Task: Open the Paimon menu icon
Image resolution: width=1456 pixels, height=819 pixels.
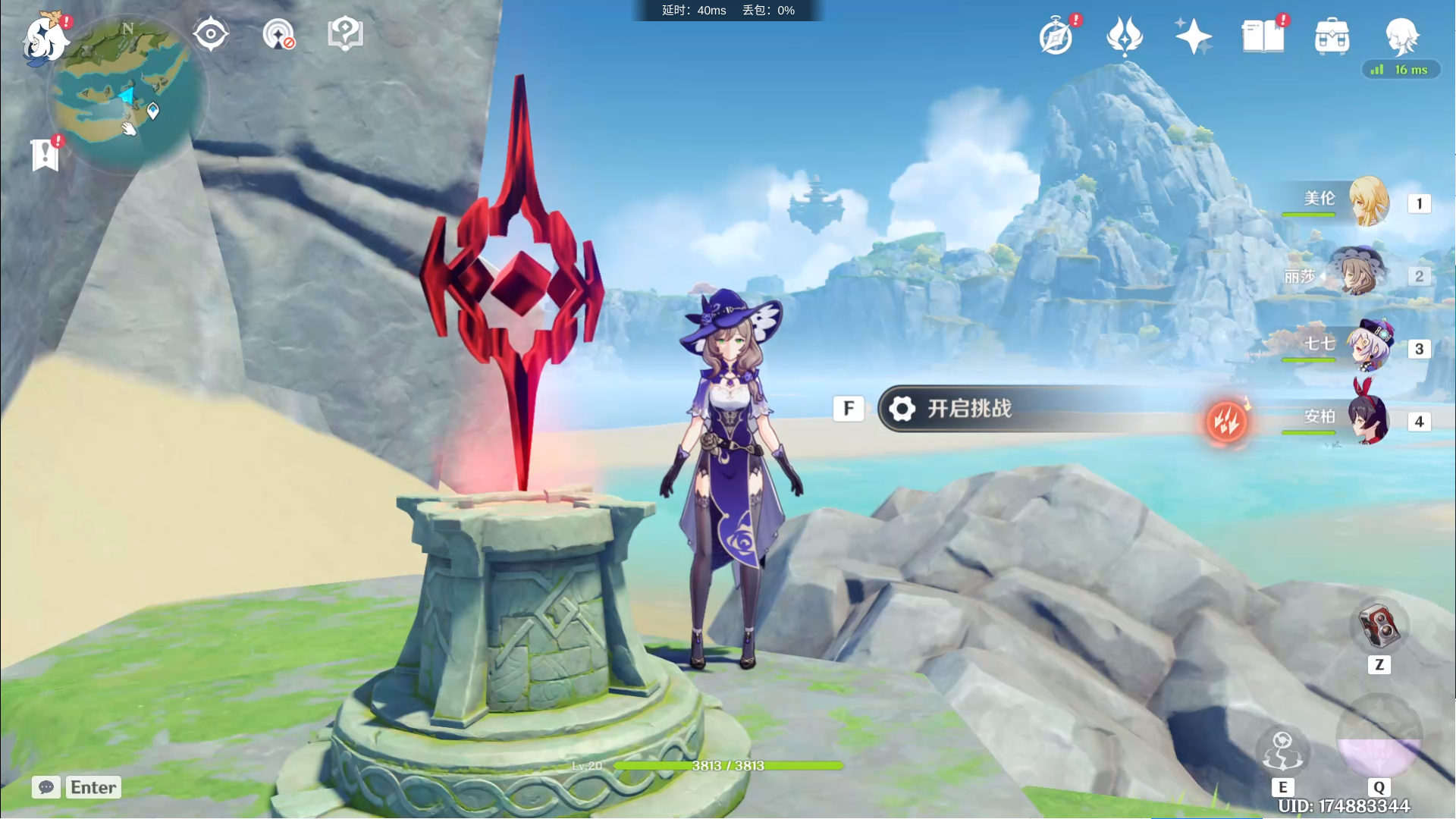Action: click(x=44, y=38)
